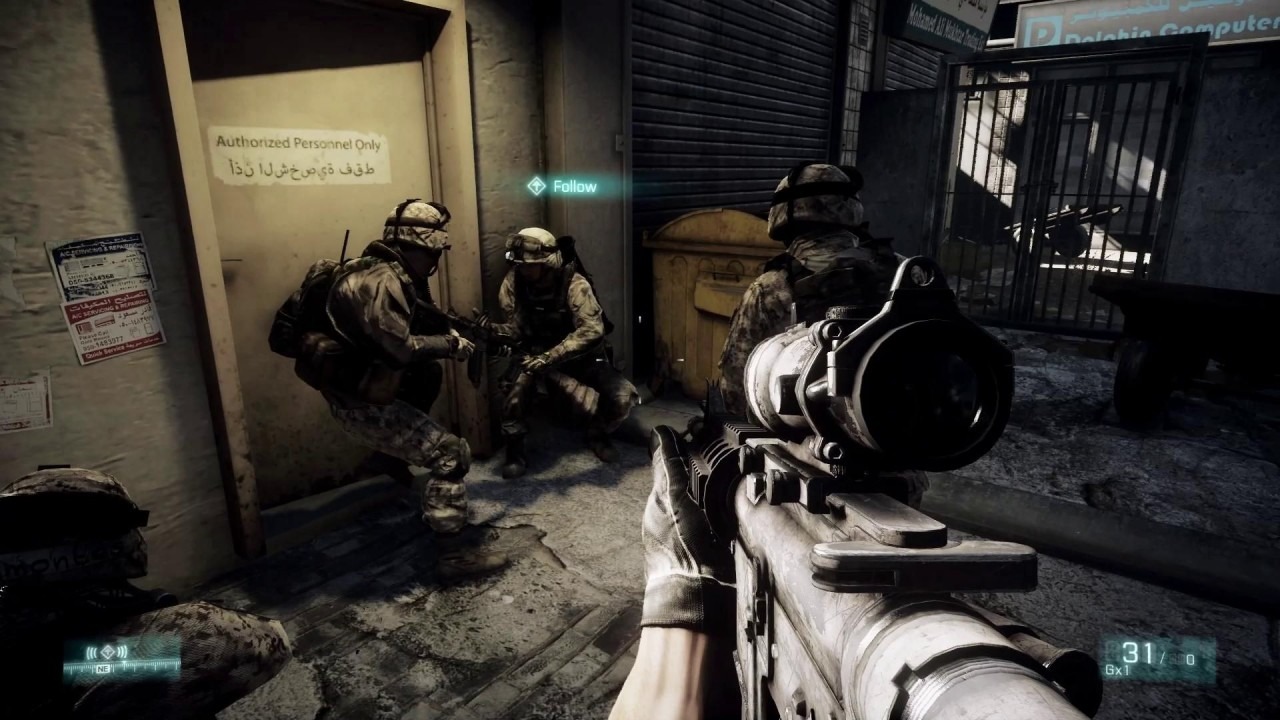Tap the Gx1 grenade indicator
Screen dimensions: 1280x720
click(1117, 669)
